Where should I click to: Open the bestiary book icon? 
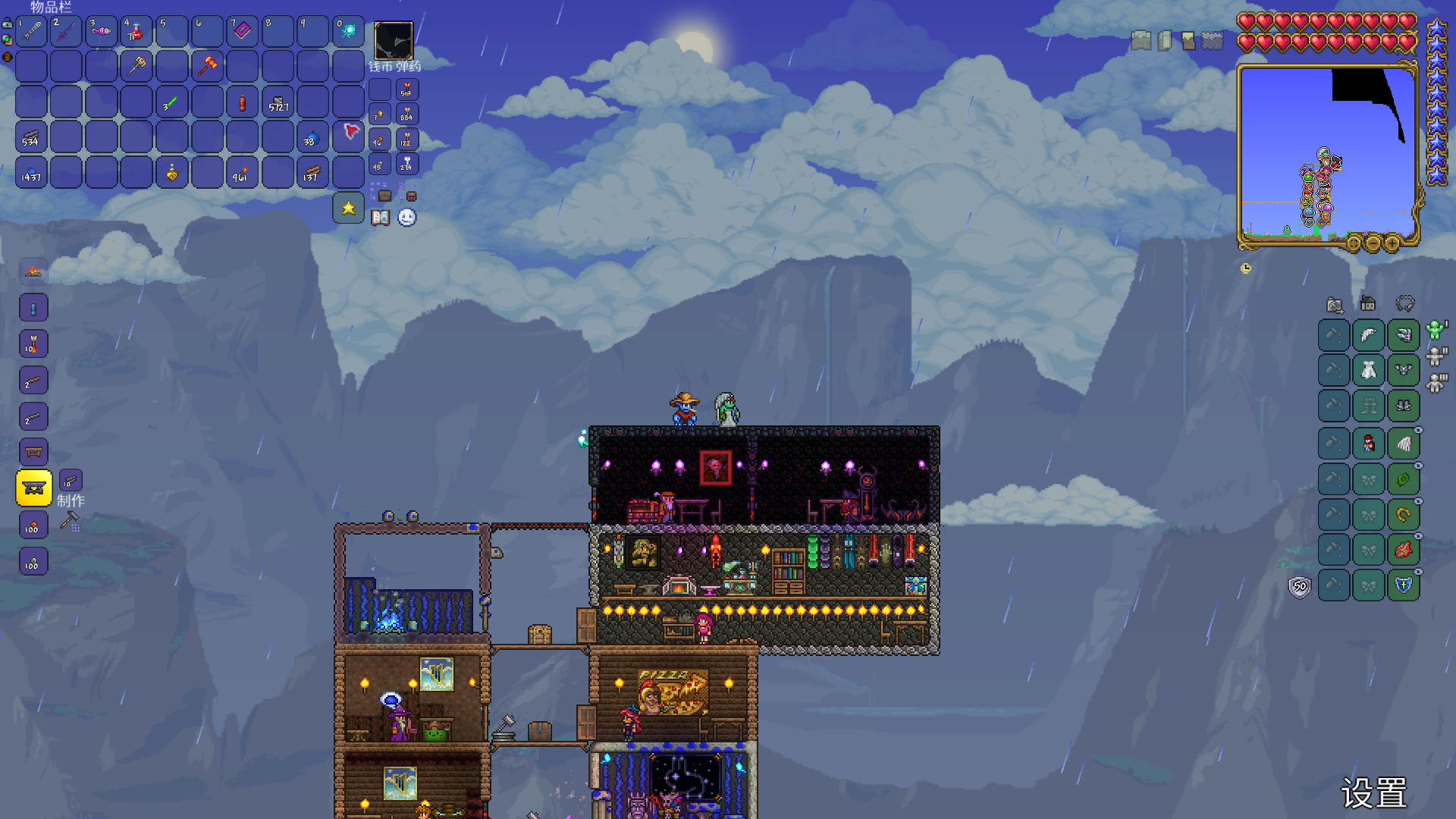tap(381, 218)
